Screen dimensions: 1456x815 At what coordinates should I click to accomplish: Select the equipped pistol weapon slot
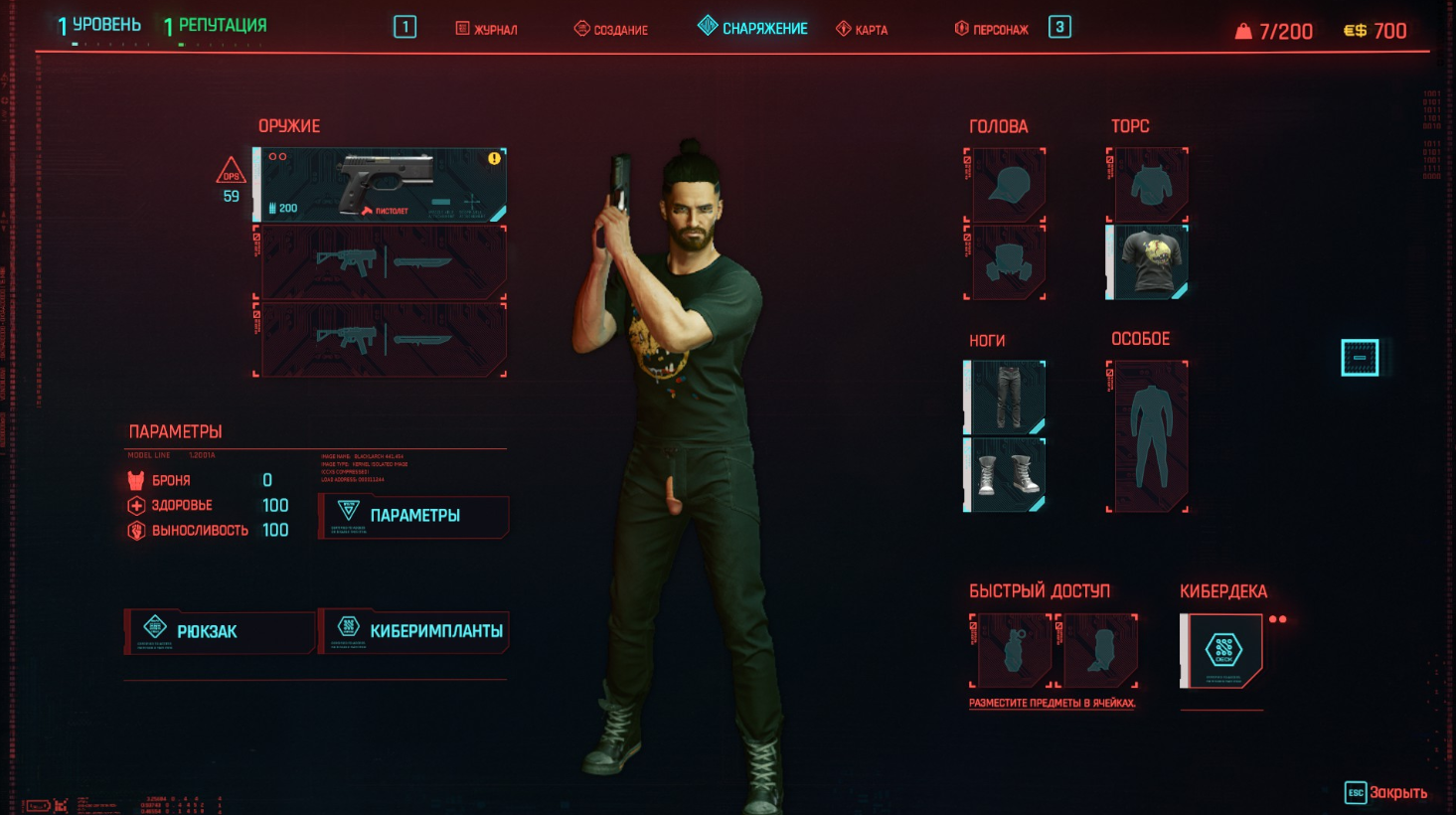(382, 184)
